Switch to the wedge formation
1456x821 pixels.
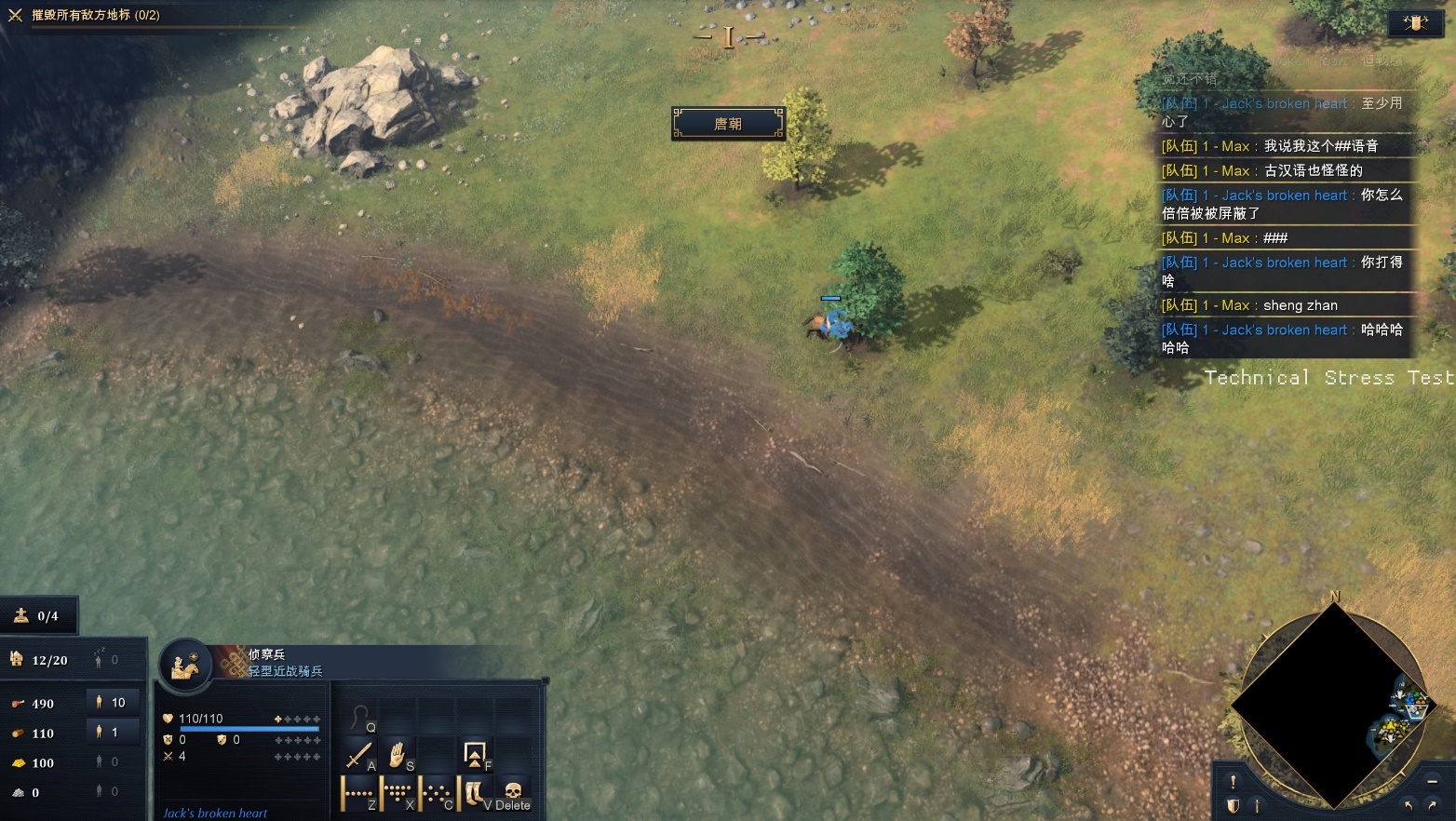pos(398,794)
